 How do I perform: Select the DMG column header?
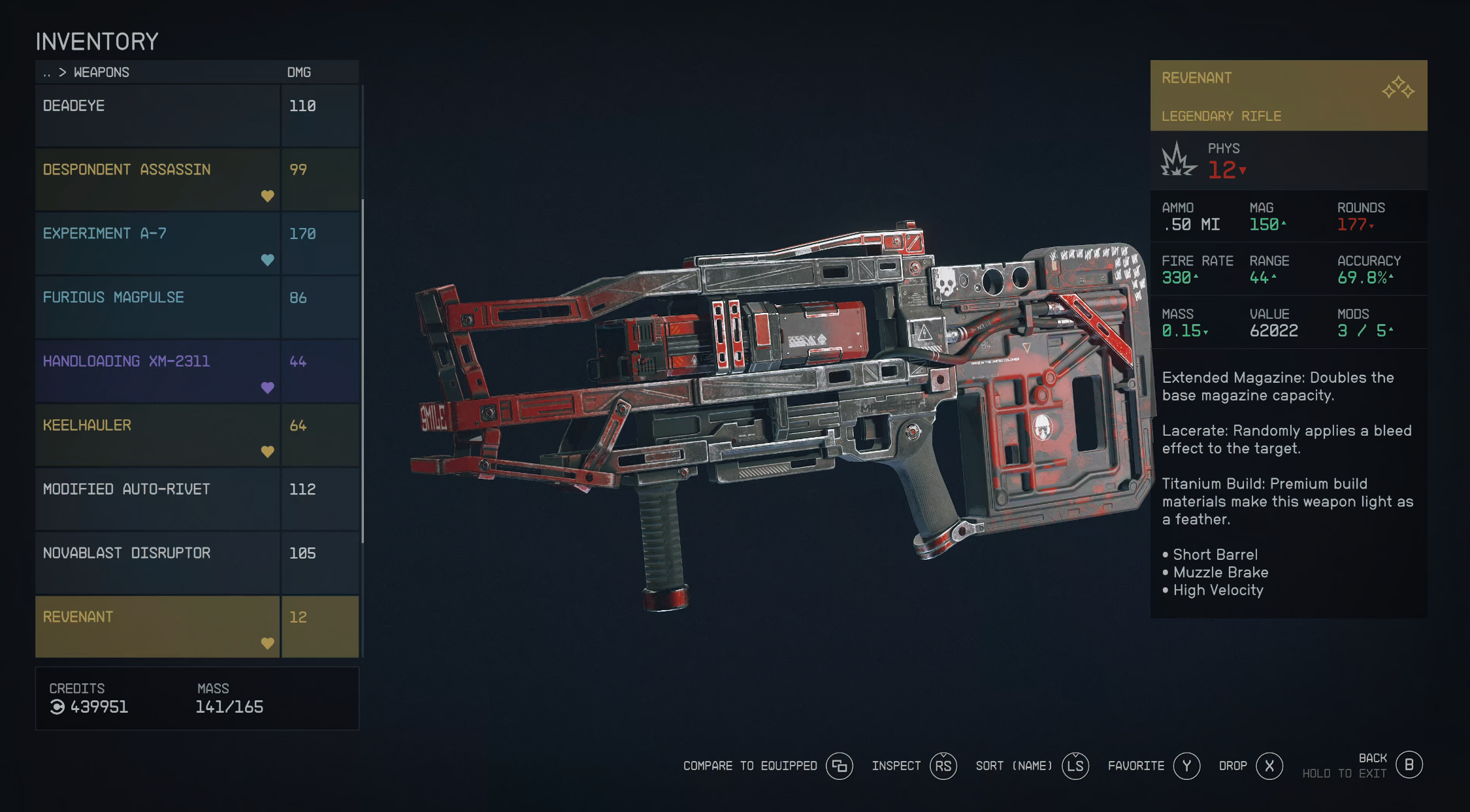pos(301,72)
